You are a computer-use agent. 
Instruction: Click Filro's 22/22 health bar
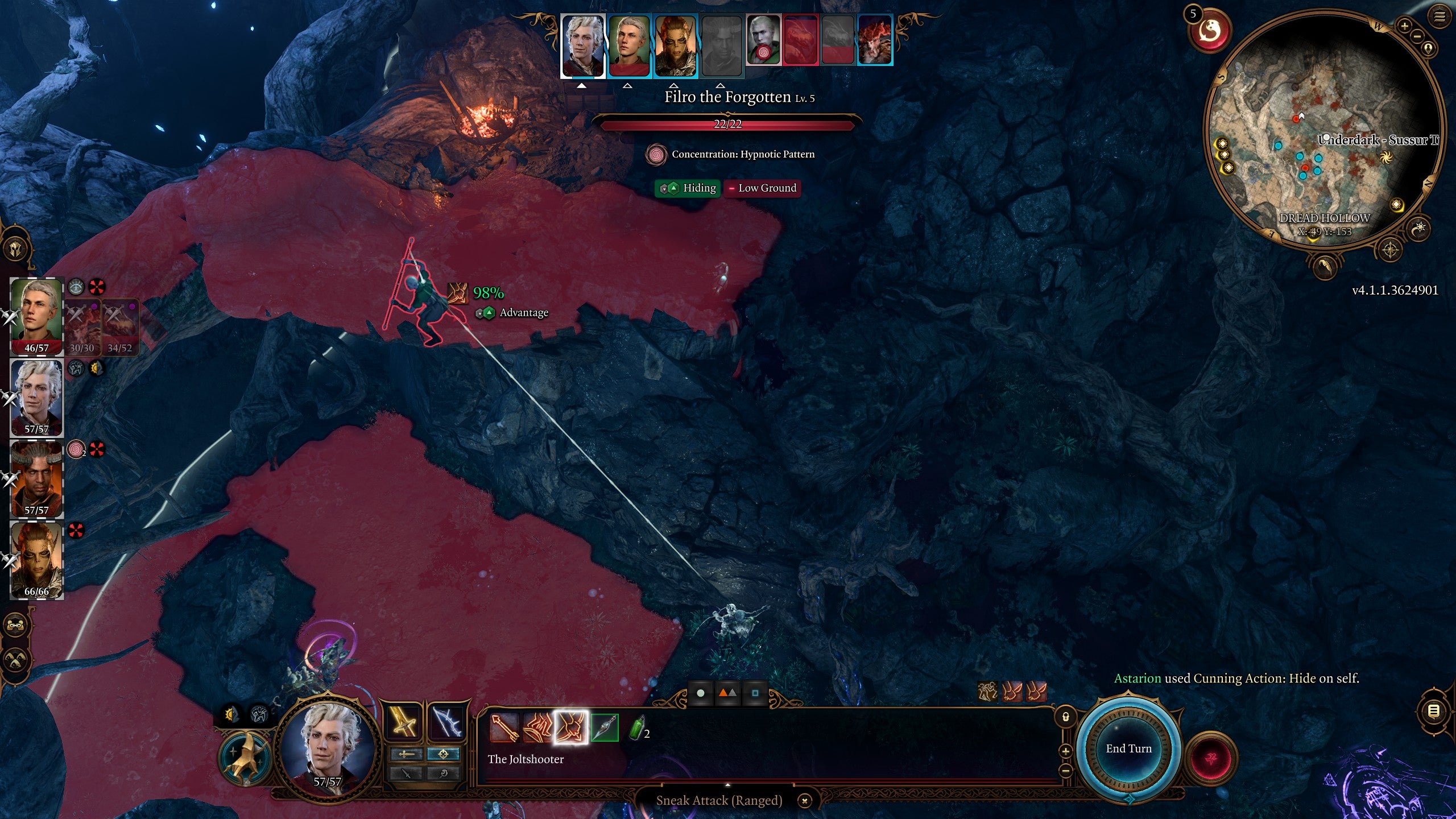729,124
